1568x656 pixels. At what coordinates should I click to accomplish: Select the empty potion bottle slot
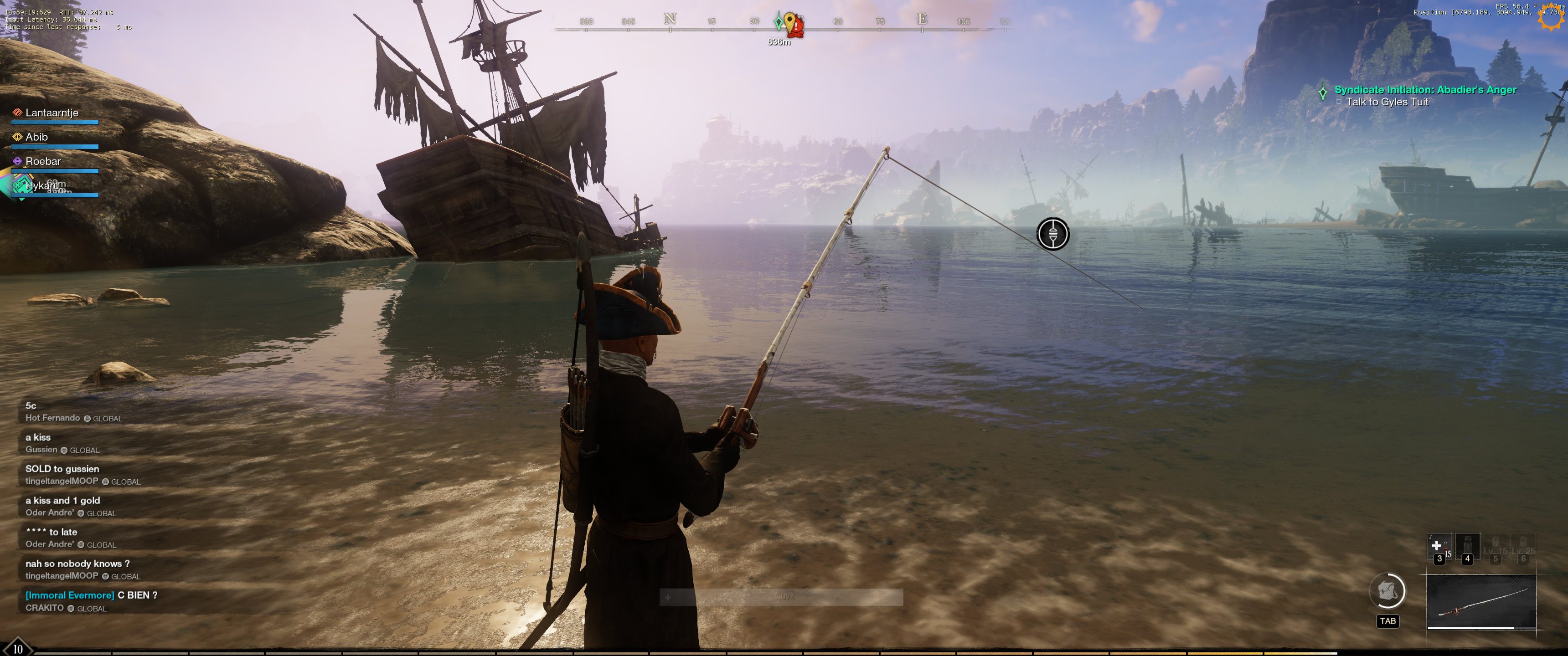(1467, 548)
